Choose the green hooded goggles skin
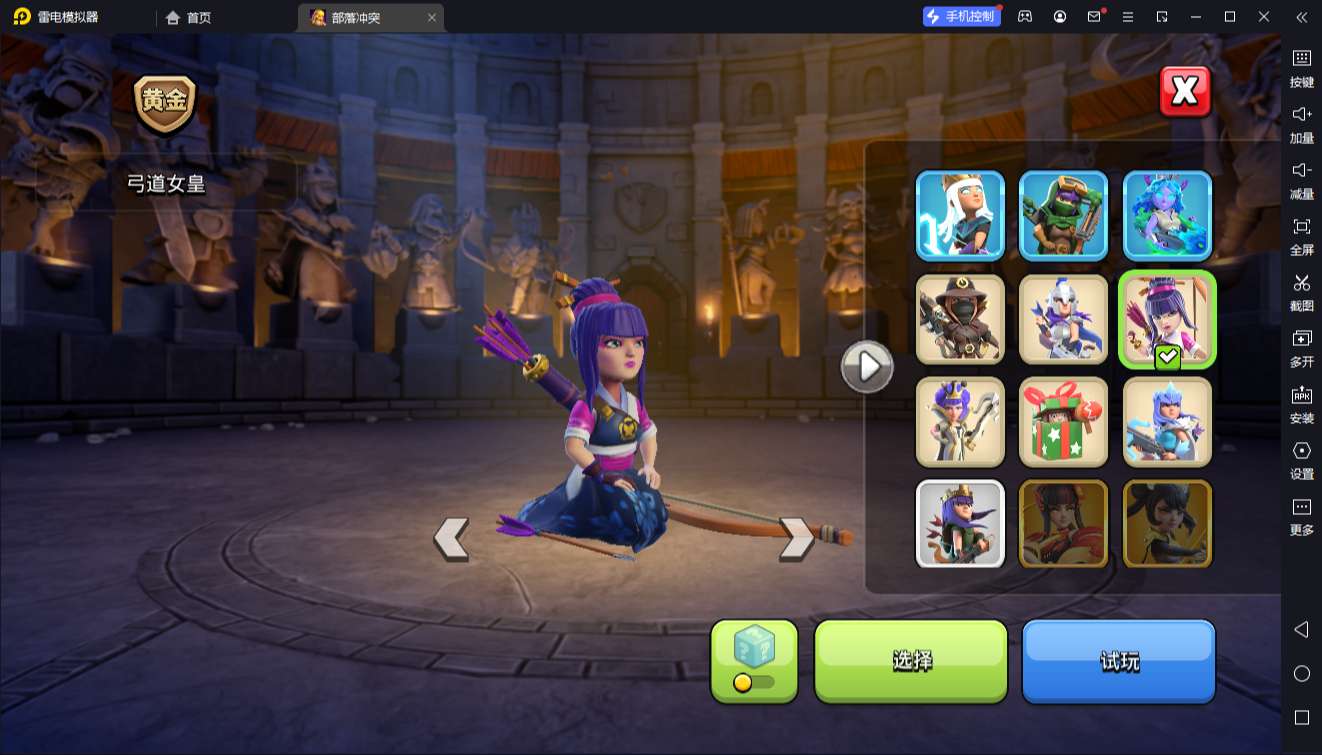Screen dimensions: 1322x755 (x=1063, y=215)
